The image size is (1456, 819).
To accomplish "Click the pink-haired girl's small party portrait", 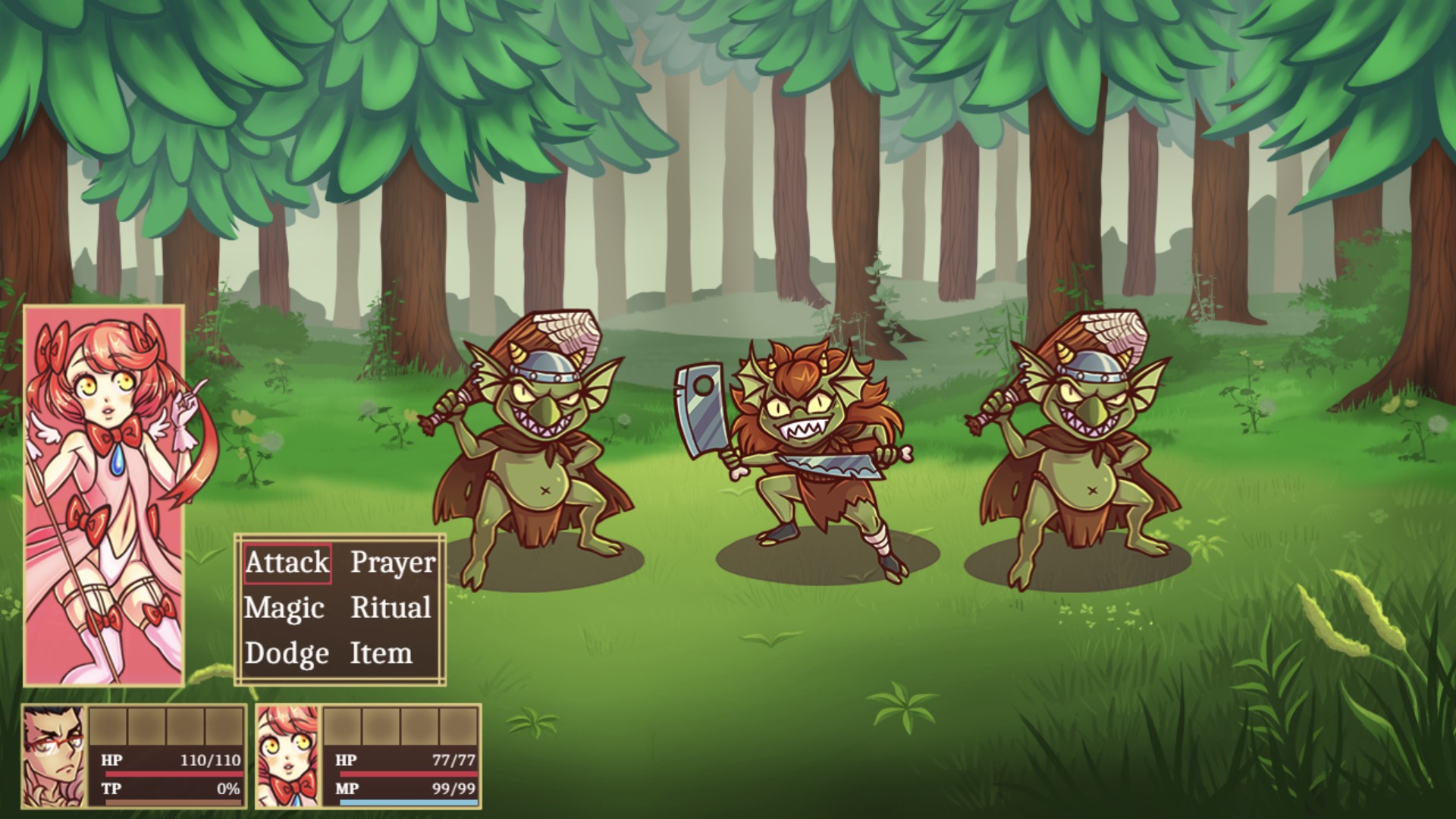I will [x=288, y=755].
